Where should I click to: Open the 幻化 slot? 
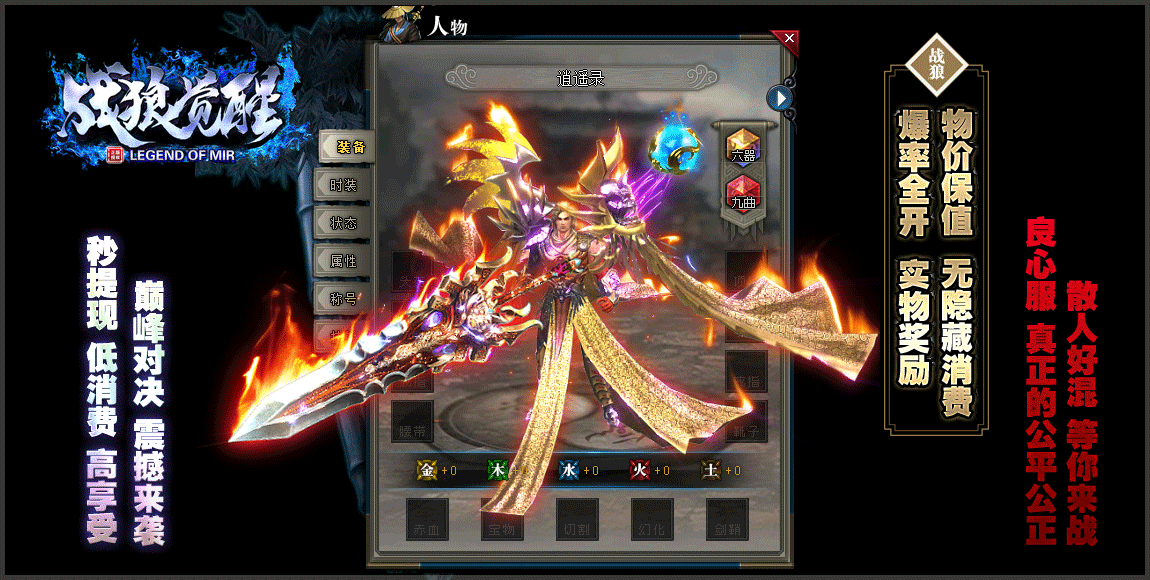(652, 519)
